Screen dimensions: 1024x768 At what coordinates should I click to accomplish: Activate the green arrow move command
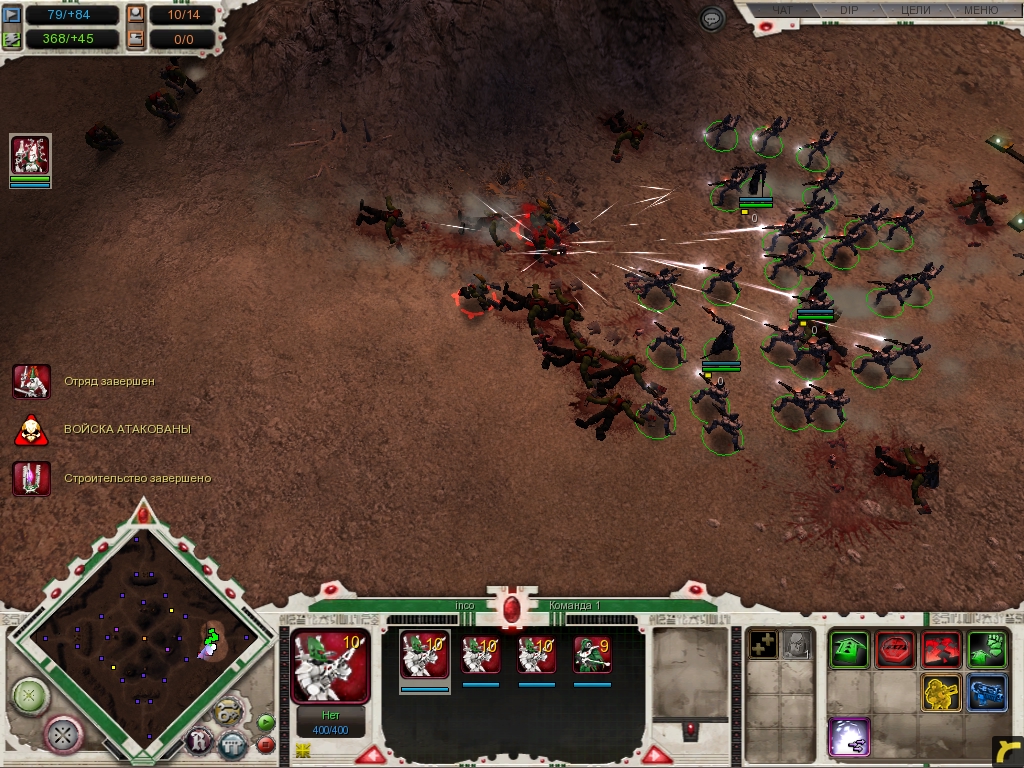click(x=849, y=650)
